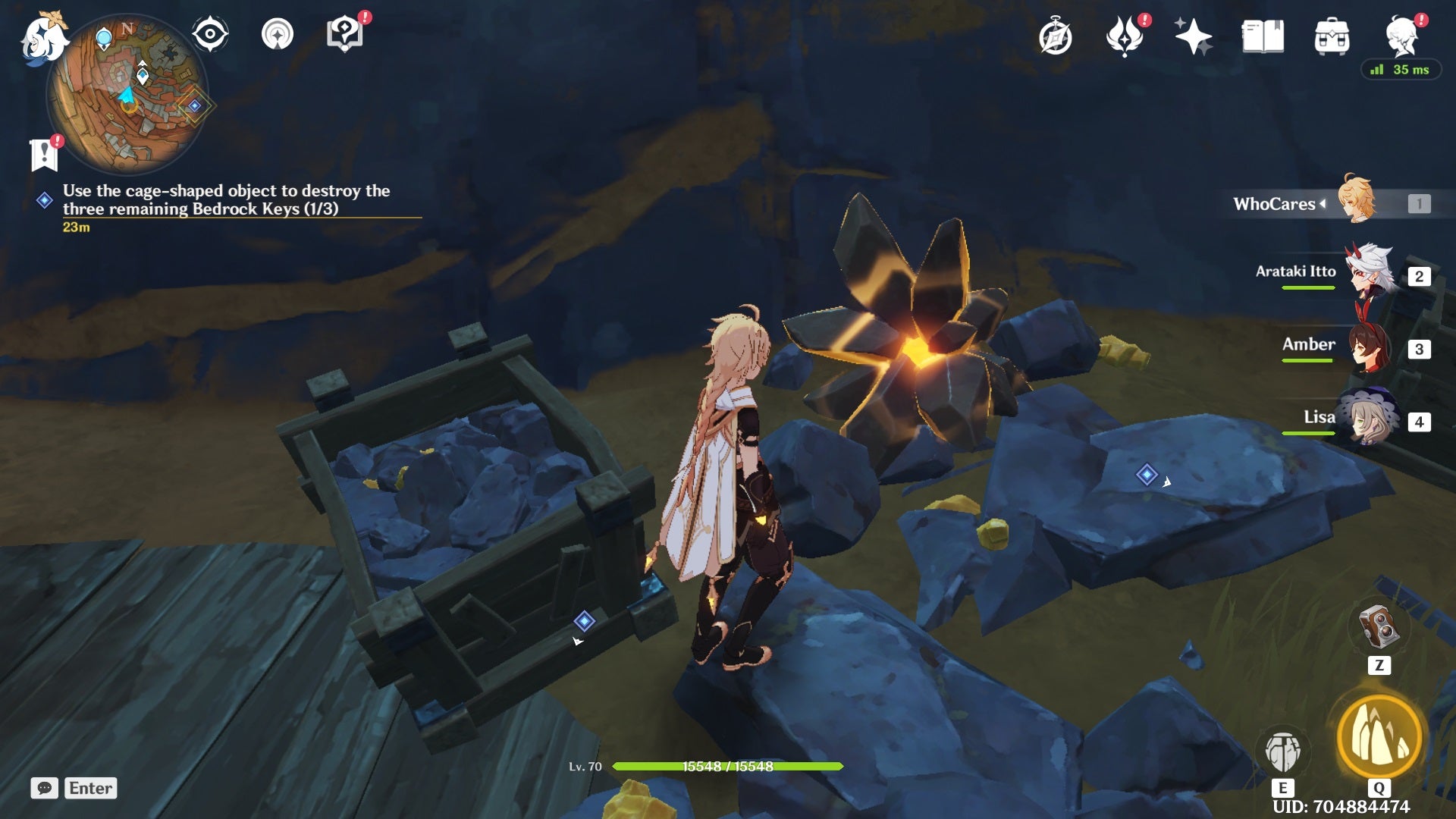Viewport: 1456px width, 819px height.
Task: Activate the Elemental Skill icon
Action: (x=1282, y=752)
